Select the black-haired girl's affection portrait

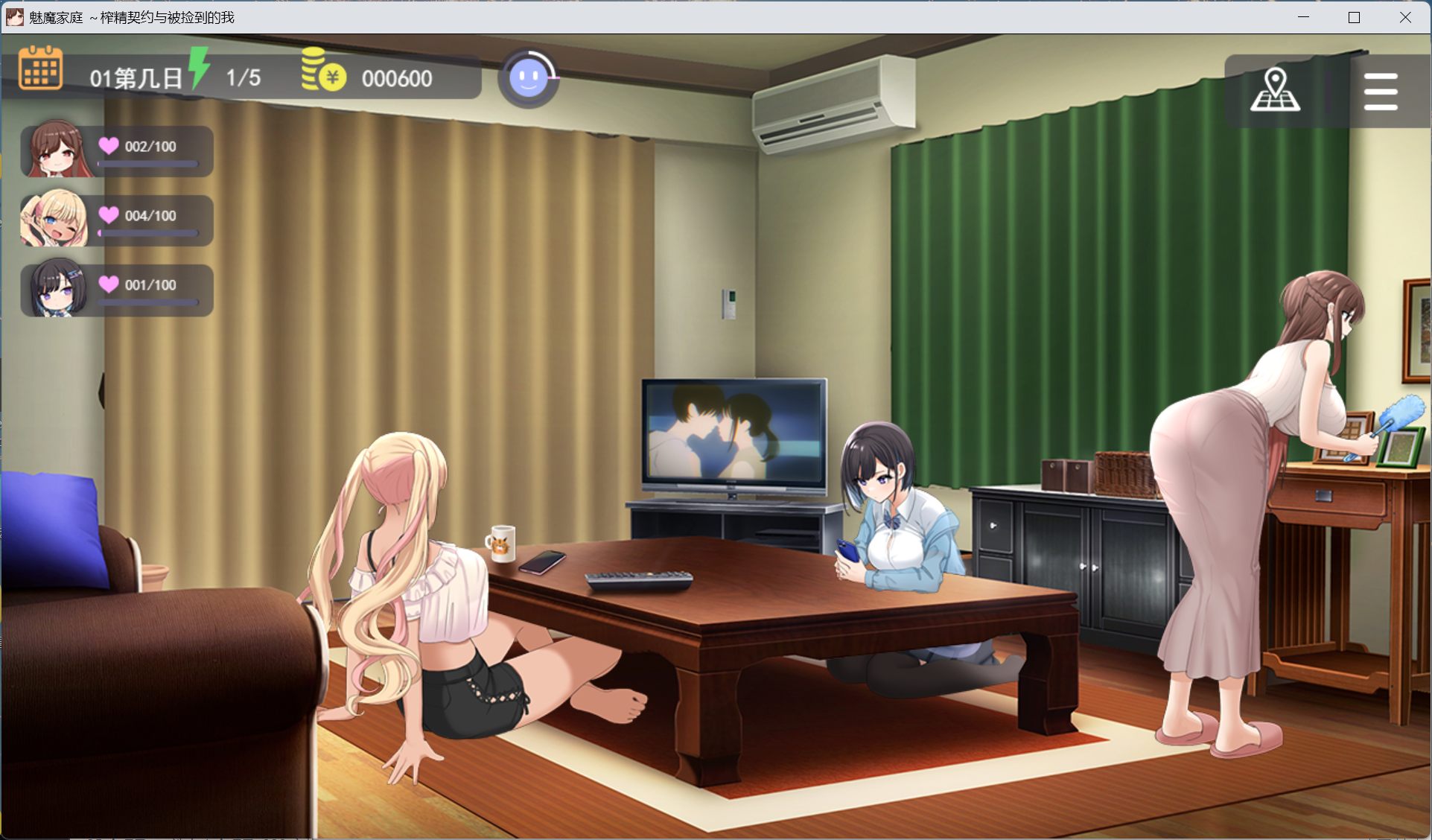pyautogui.click(x=57, y=288)
